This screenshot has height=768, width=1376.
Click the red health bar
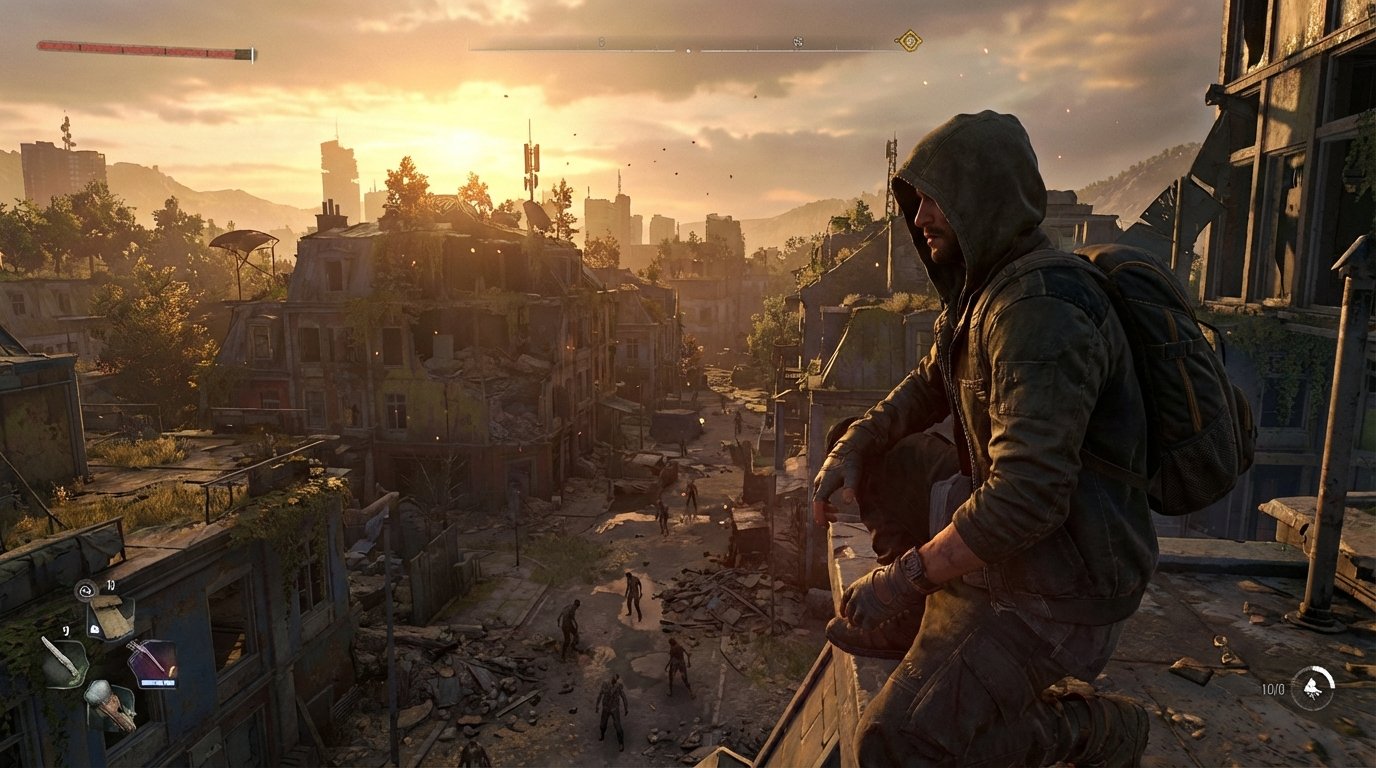point(140,45)
